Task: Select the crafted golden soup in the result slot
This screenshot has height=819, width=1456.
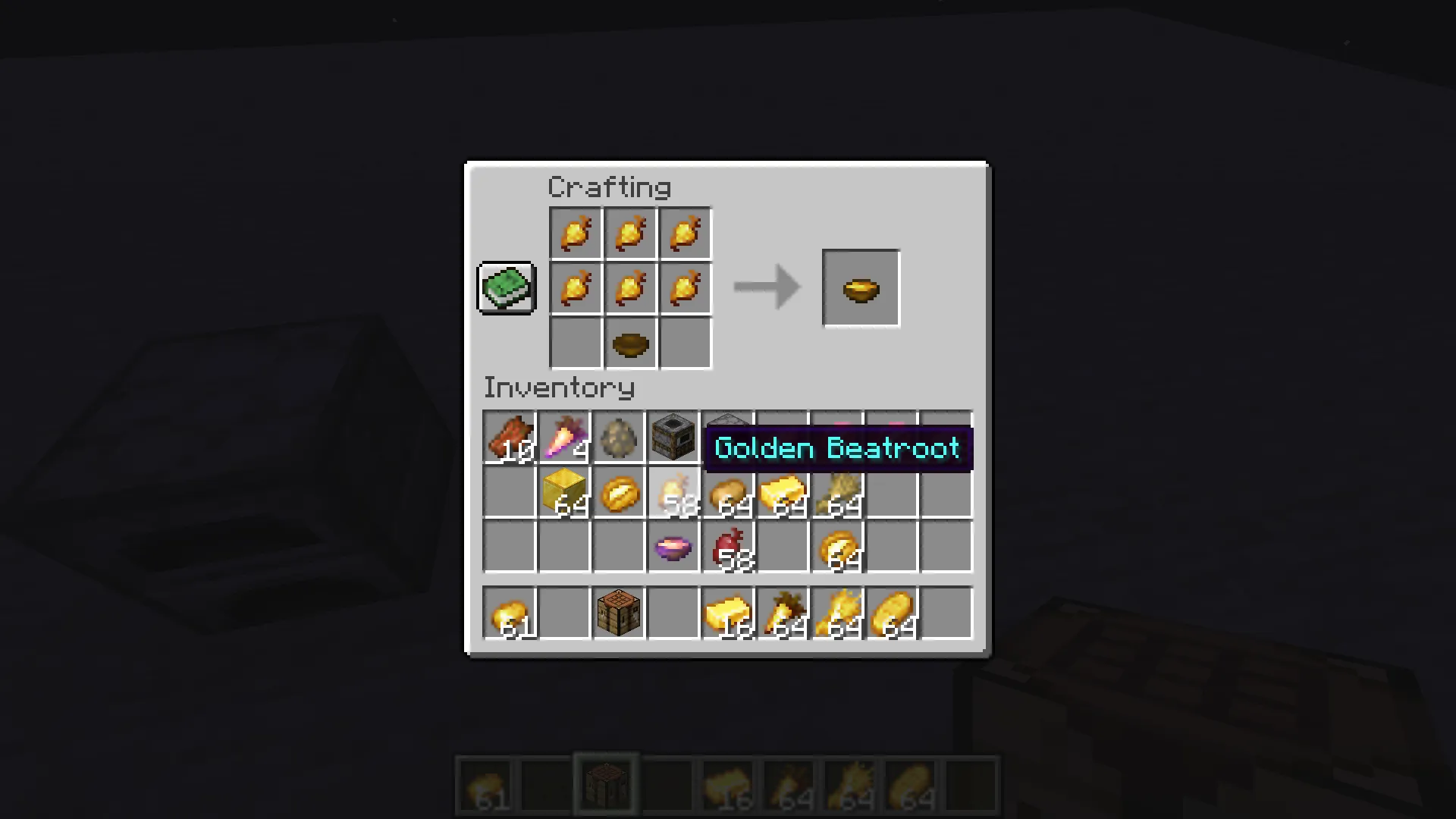Action: 861,287
